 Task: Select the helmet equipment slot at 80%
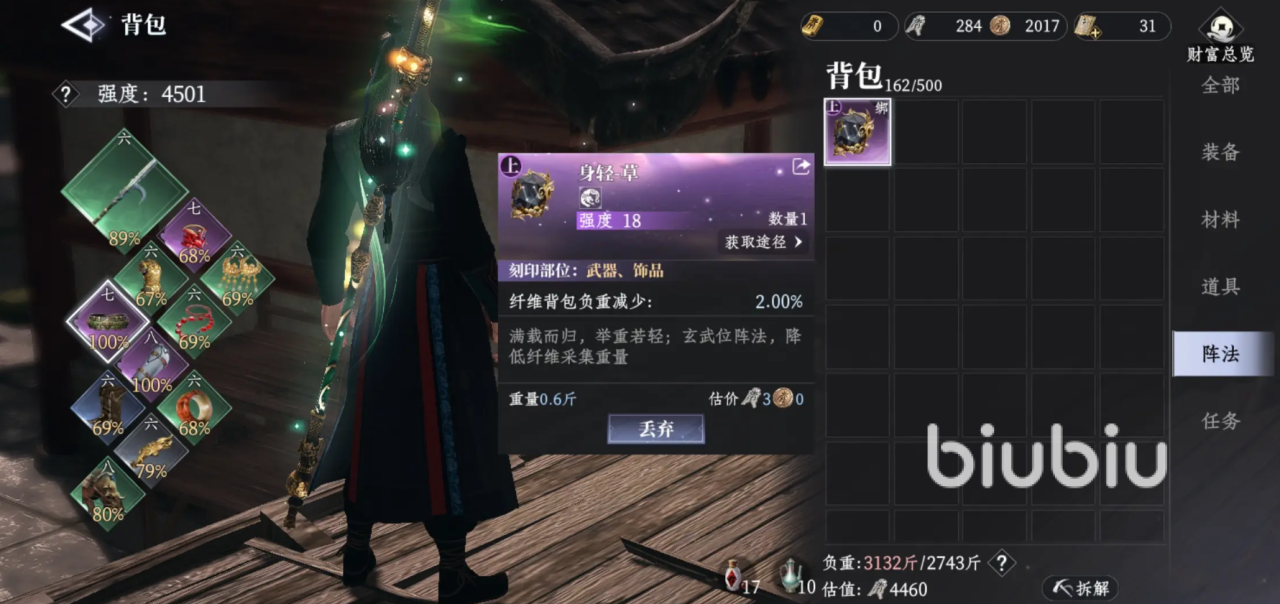pos(107,494)
